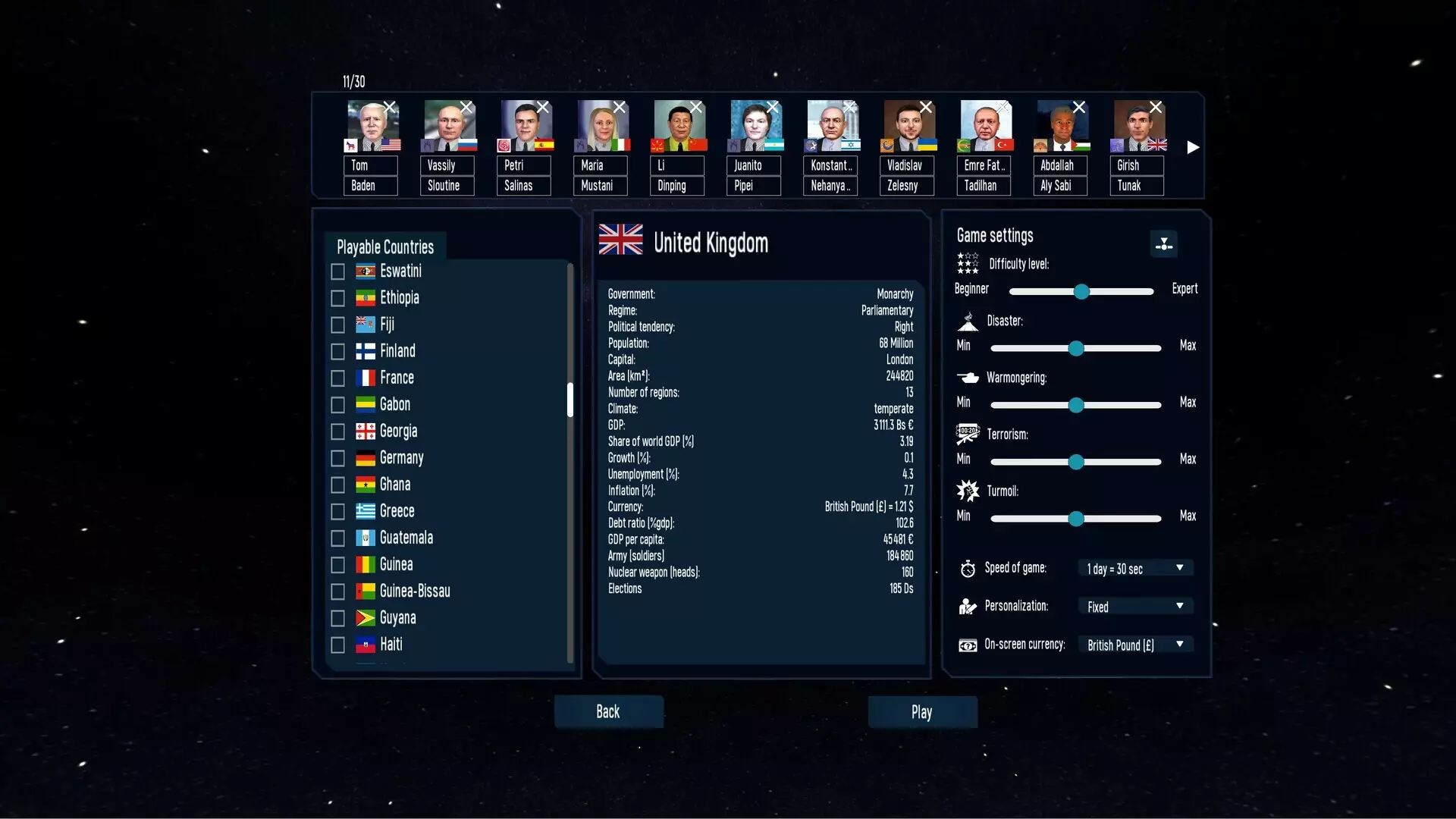
Task: Click the tank Warmongering icon
Action: pyautogui.click(x=968, y=377)
